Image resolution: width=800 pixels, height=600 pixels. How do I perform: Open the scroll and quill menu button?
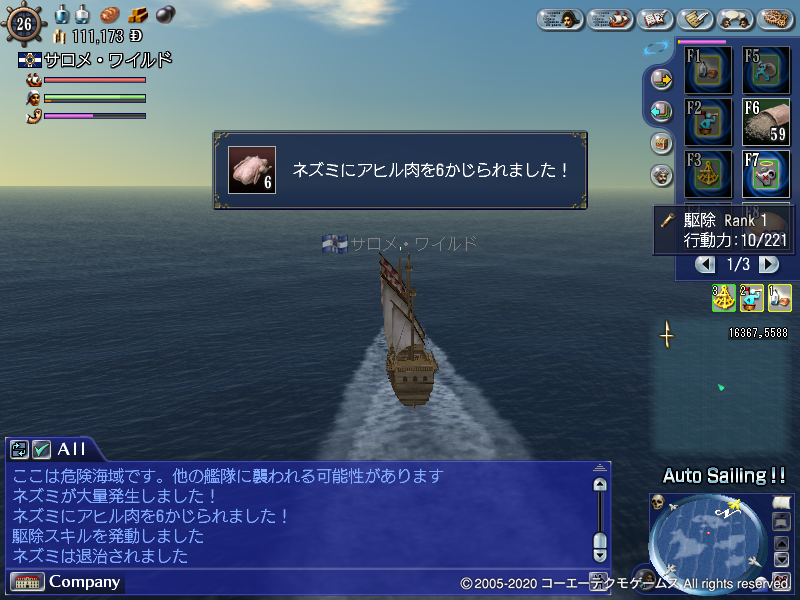point(694,19)
